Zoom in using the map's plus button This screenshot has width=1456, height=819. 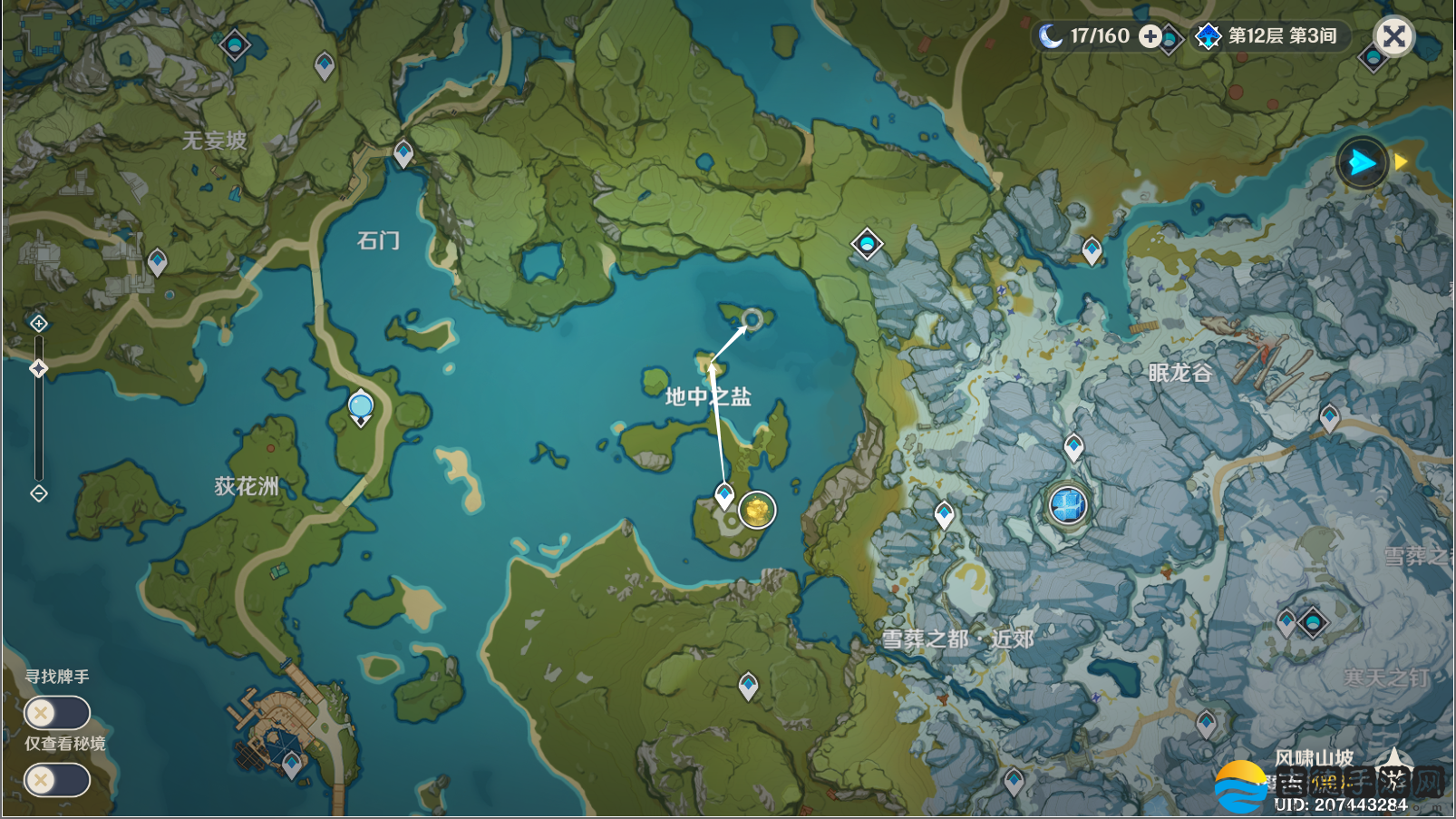(x=38, y=324)
